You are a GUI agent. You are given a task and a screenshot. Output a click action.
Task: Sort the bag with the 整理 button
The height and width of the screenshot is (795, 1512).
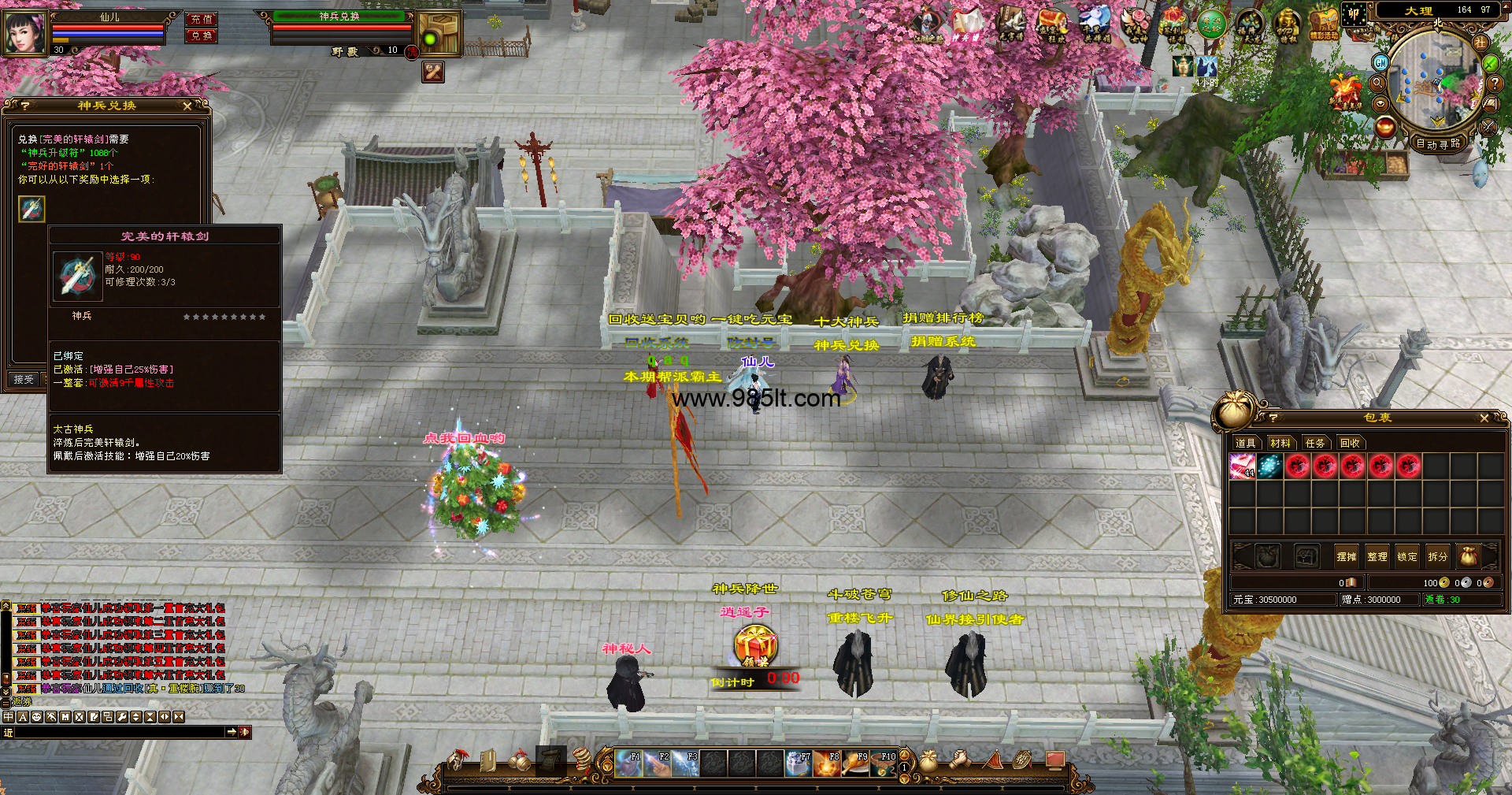[1377, 557]
